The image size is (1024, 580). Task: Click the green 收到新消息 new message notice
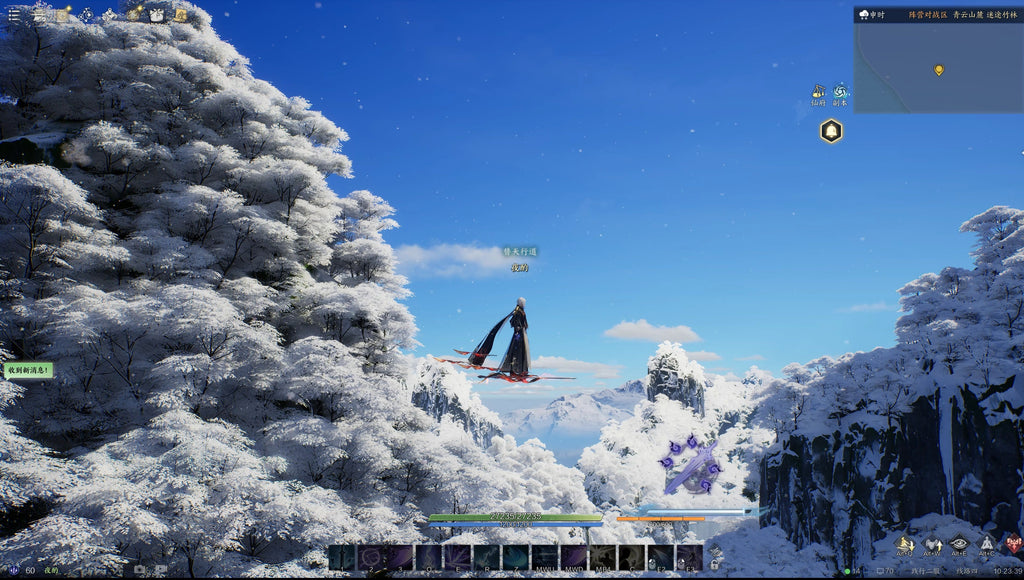click(28, 370)
